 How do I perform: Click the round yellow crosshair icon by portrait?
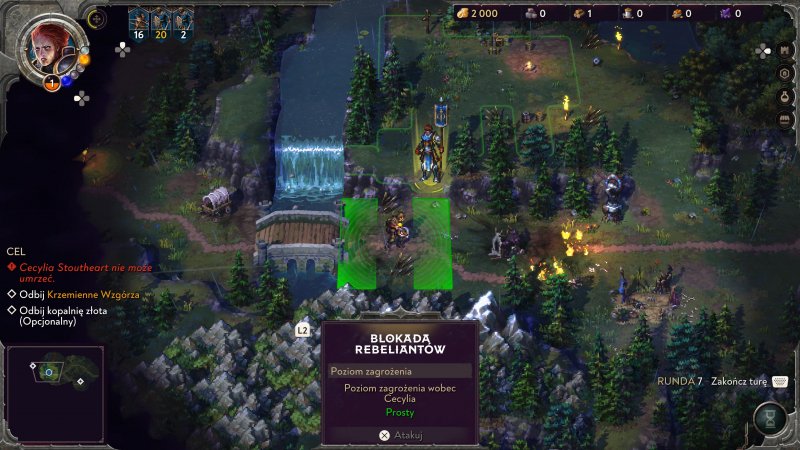coord(96,18)
